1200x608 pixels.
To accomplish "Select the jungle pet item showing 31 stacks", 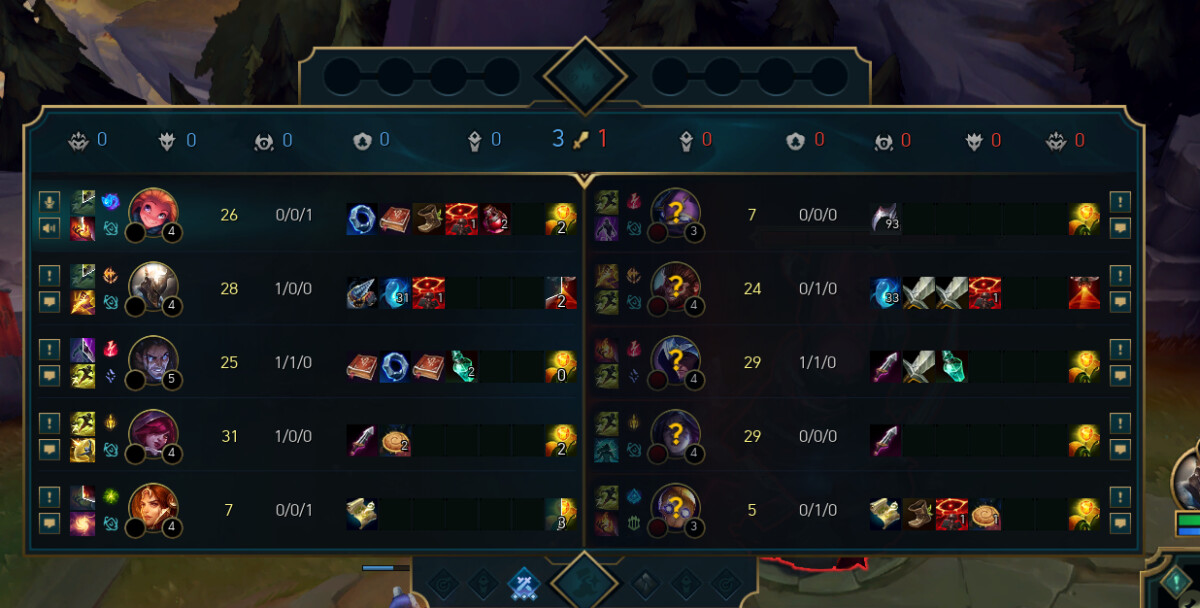I will pyautogui.click(x=396, y=293).
